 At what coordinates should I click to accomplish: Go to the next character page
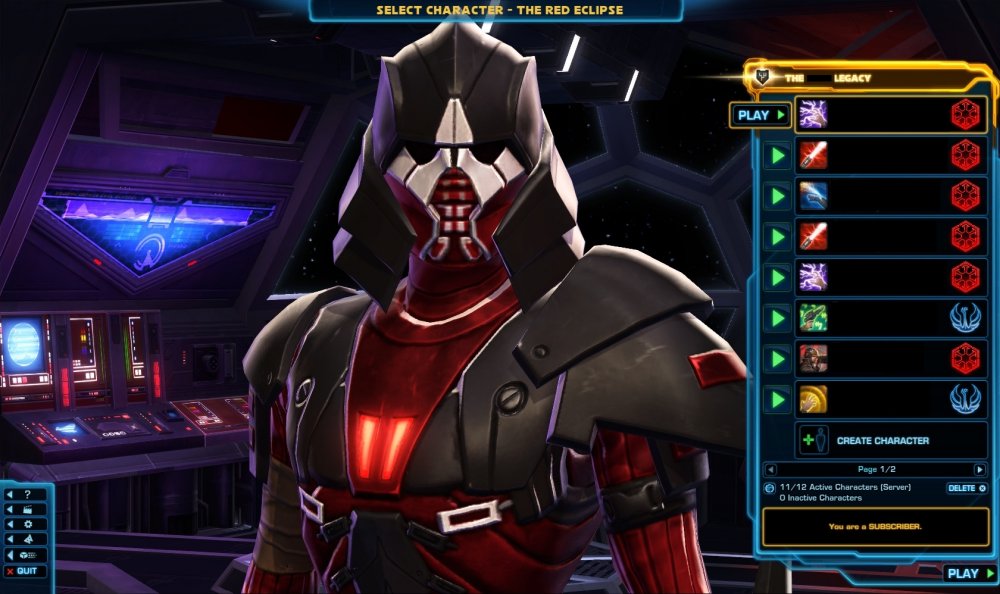[979, 469]
